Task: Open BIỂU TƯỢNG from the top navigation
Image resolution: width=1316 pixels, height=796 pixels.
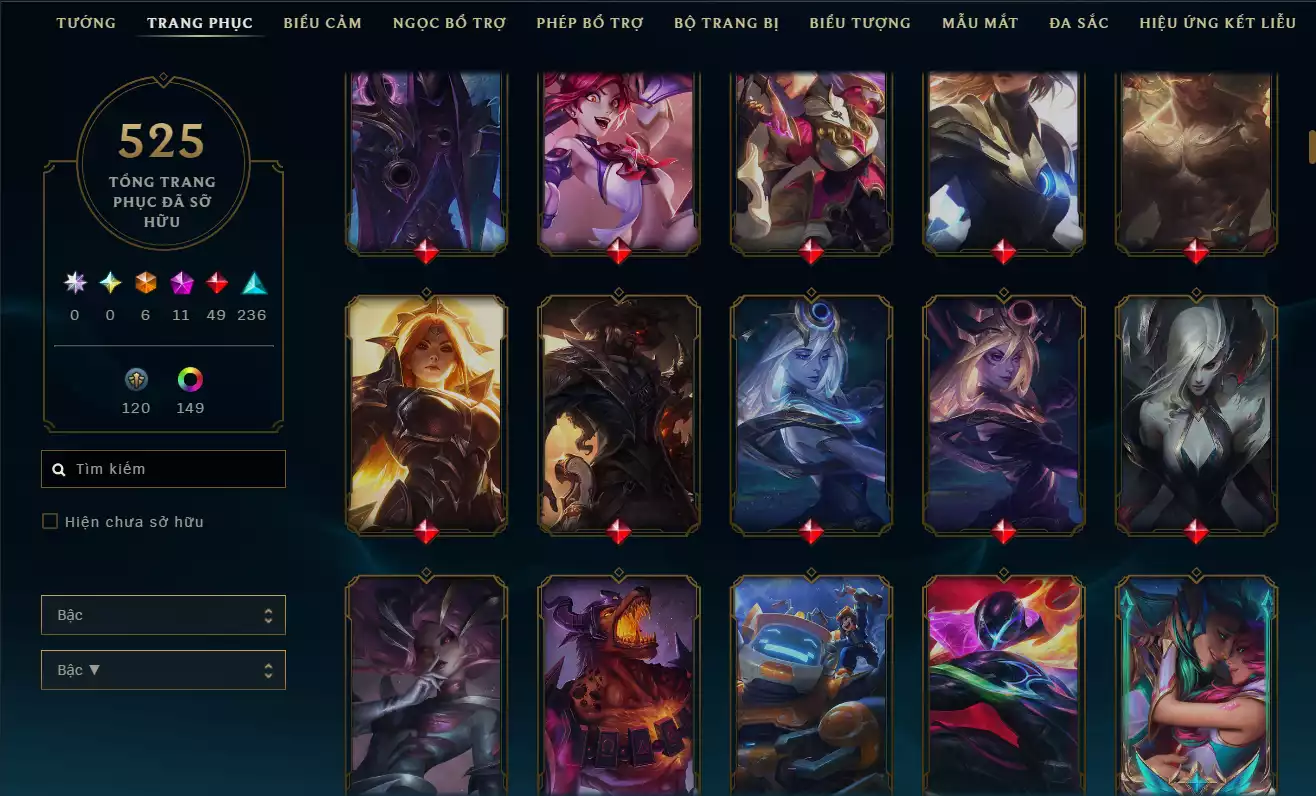Action: pyautogui.click(x=859, y=22)
